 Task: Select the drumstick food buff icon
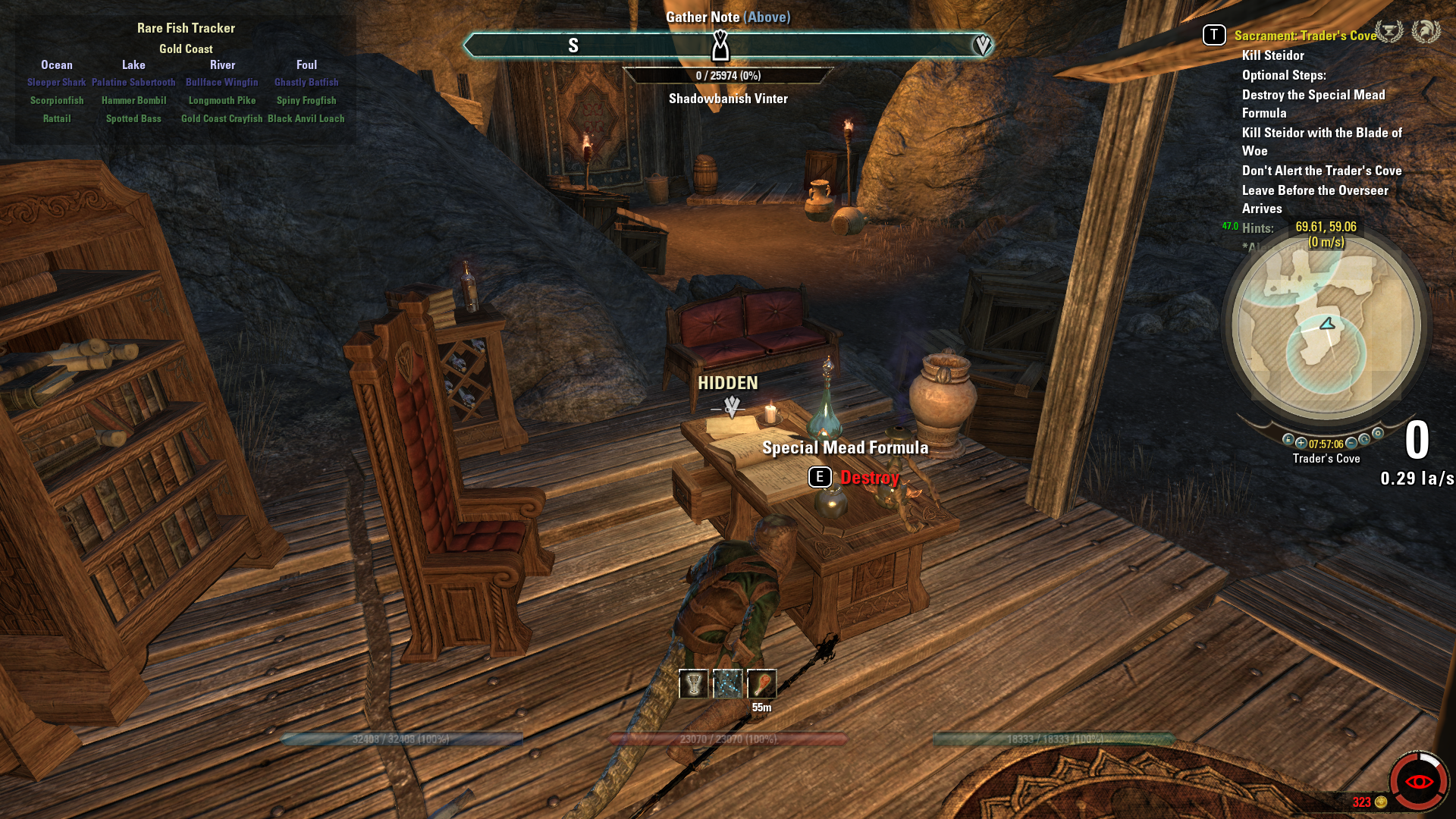coord(761,684)
